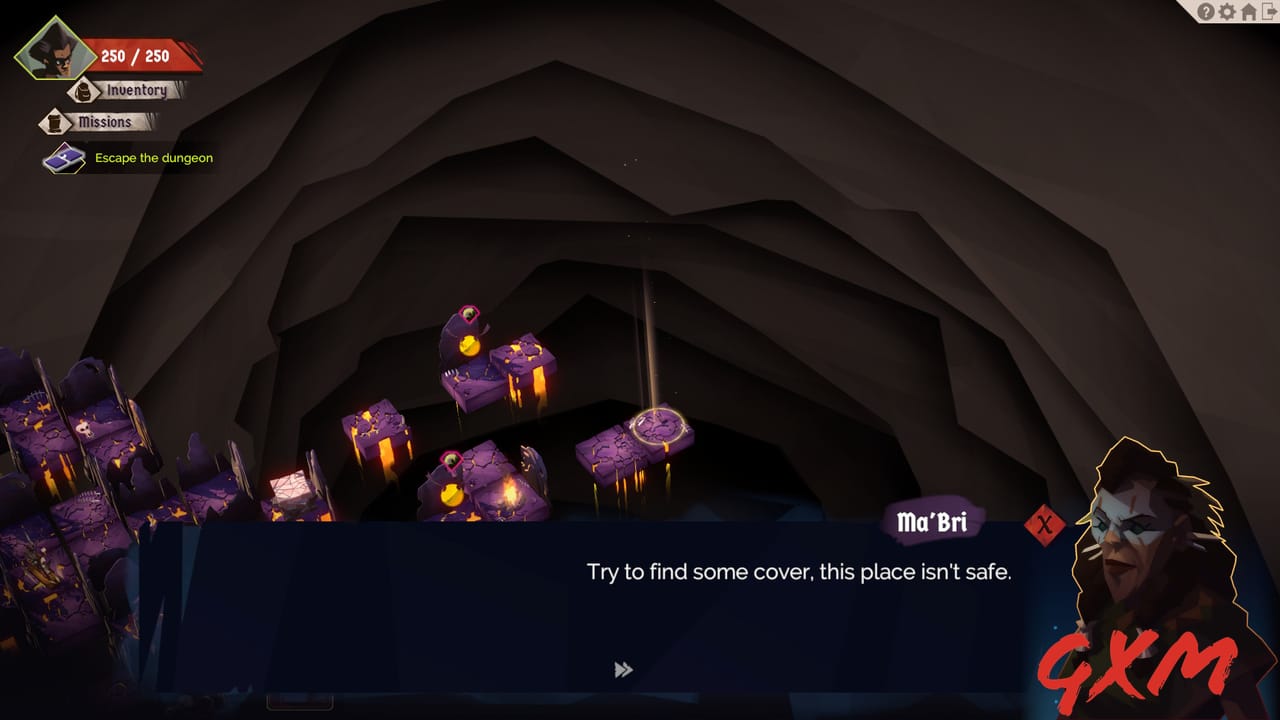This screenshot has height=720, width=1280.
Task: Open the settings gear icon
Action: pos(1227,12)
